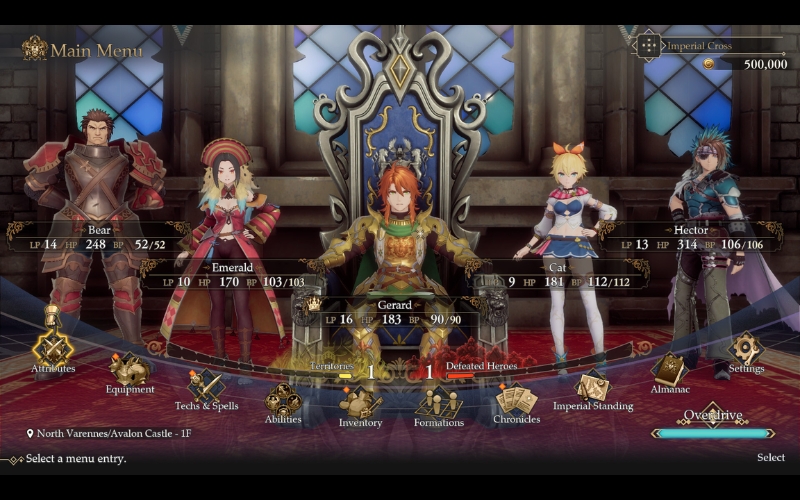800x500 pixels.
Task: Choose the Abilities menu entry
Action: [x=283, y=401]
